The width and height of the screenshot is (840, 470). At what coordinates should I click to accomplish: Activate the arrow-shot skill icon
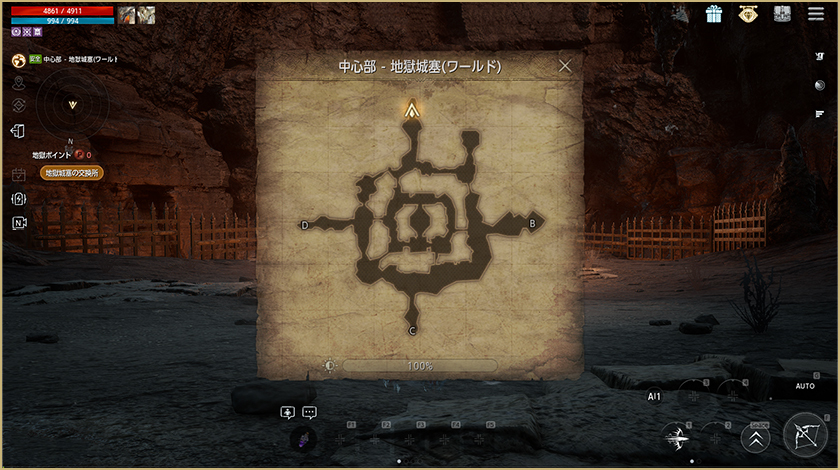[677, 437]
